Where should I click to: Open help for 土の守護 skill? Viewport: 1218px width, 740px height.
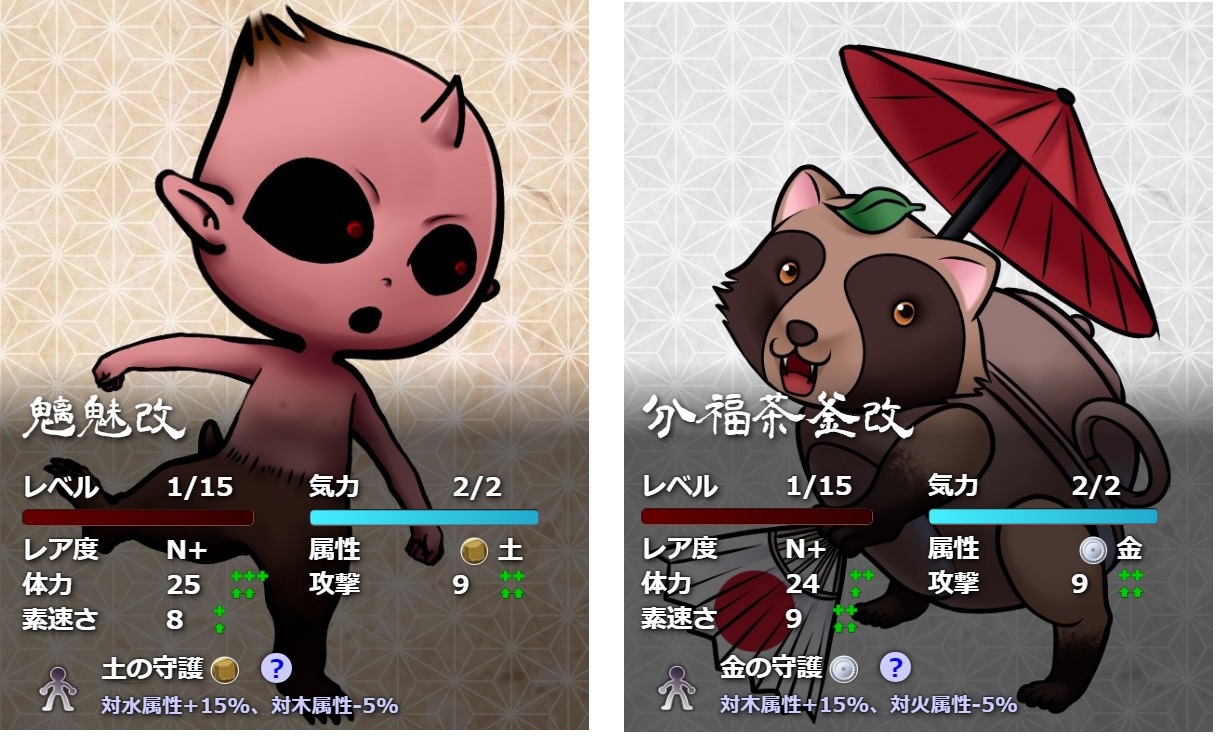[276, 668]
